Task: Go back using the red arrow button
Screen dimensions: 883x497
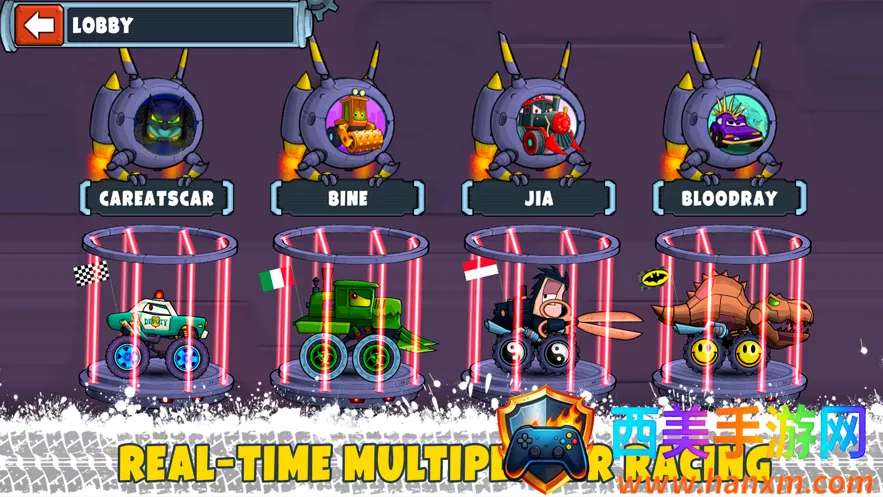Action: [x=39, y=26]
